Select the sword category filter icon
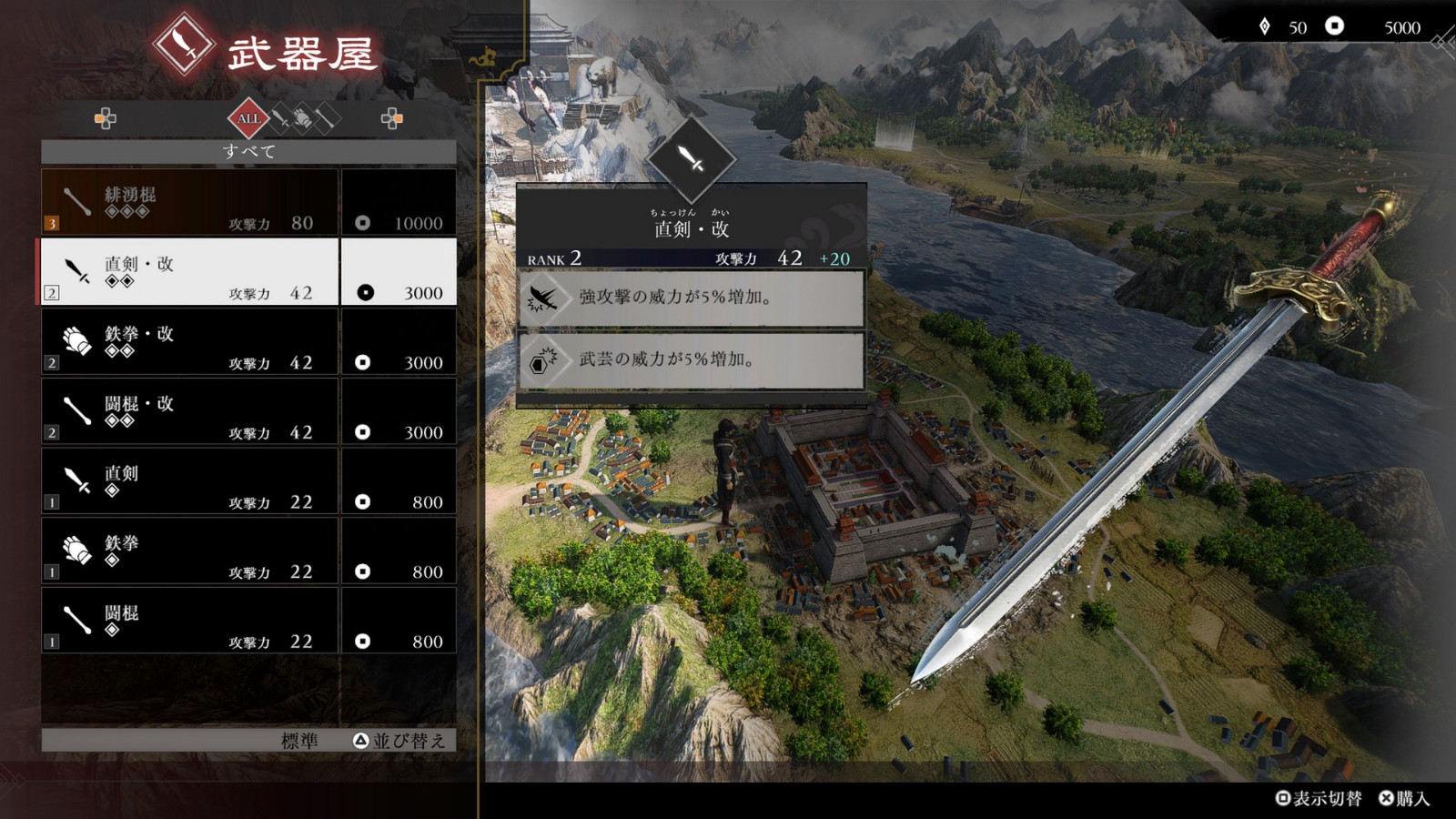 pyautogui.click(x=279, y=117)
